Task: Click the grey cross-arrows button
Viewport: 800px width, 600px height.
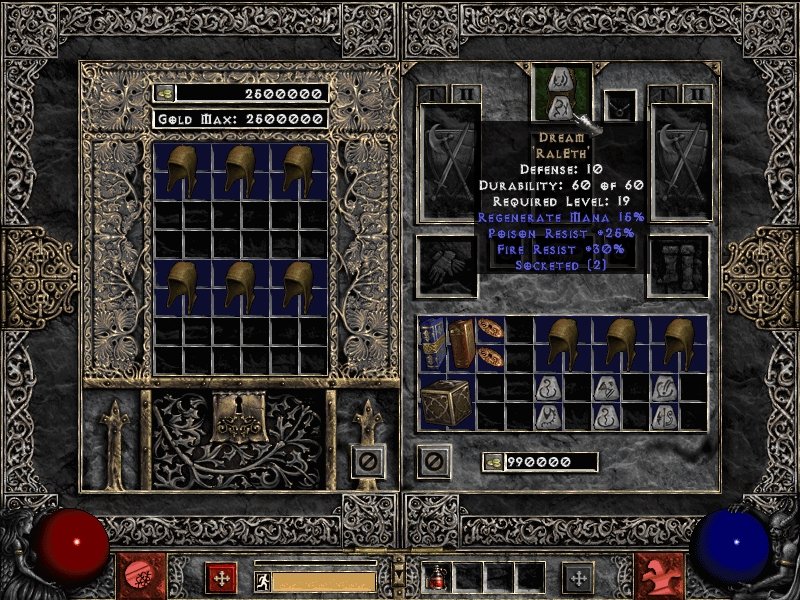Action: pos(578,577)
